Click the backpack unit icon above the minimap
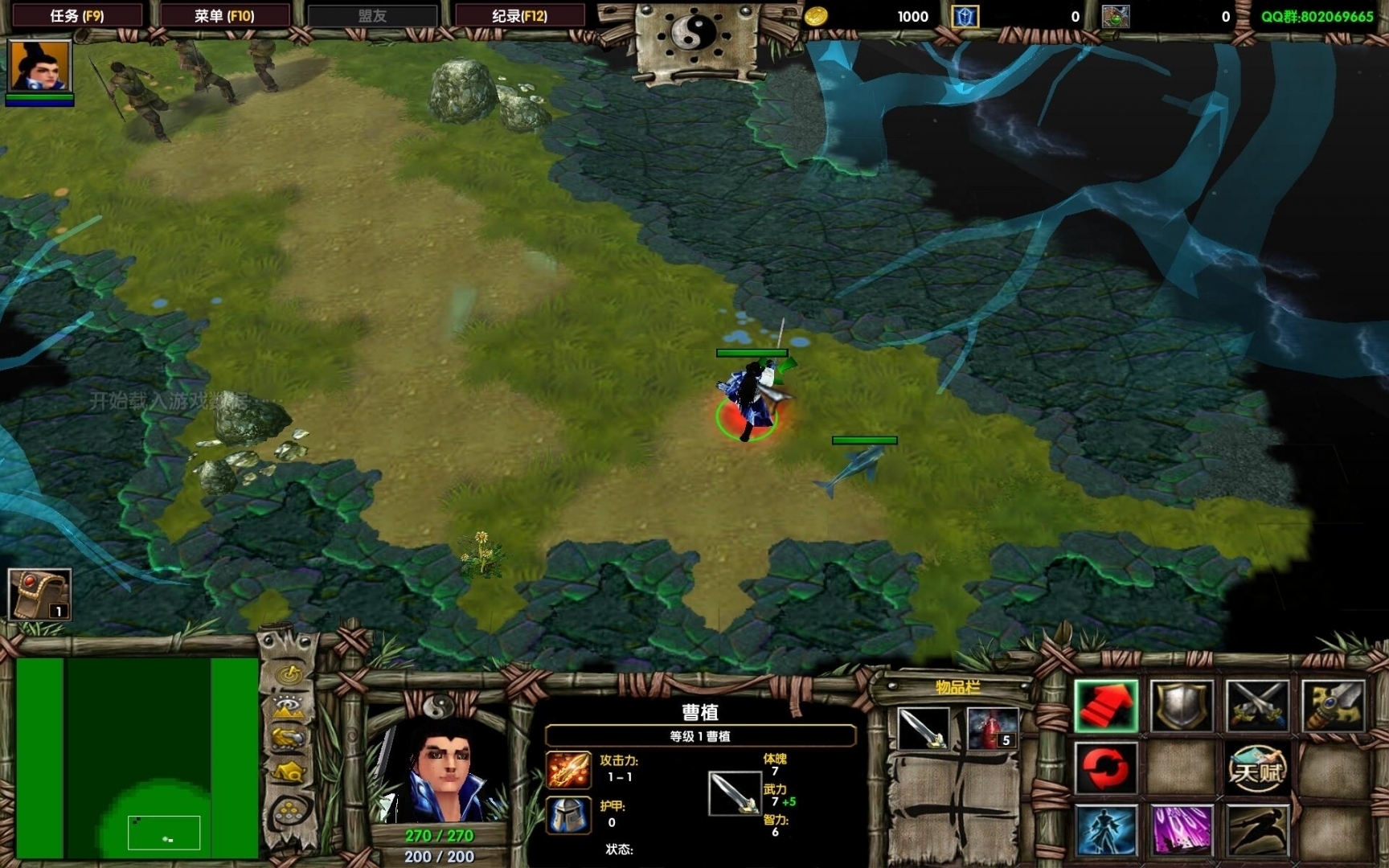The width and height of the screenshot is (1389, 868). click(39, 595)
